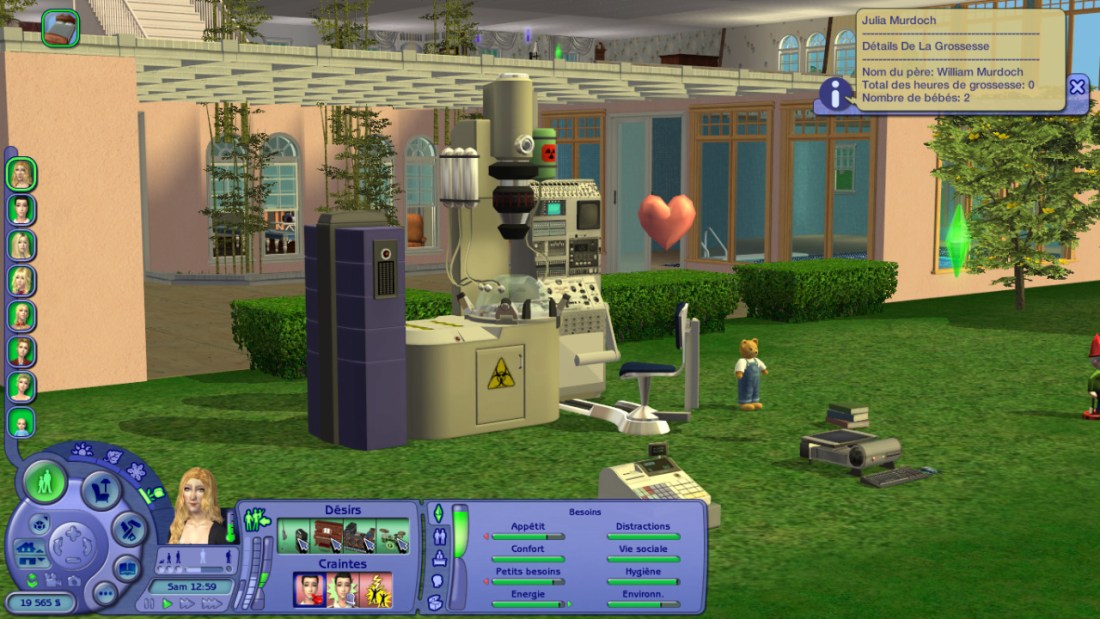Select the piano want under Désirs
The height and width of the screenshot is (619, 1100).
coord(327,536)
